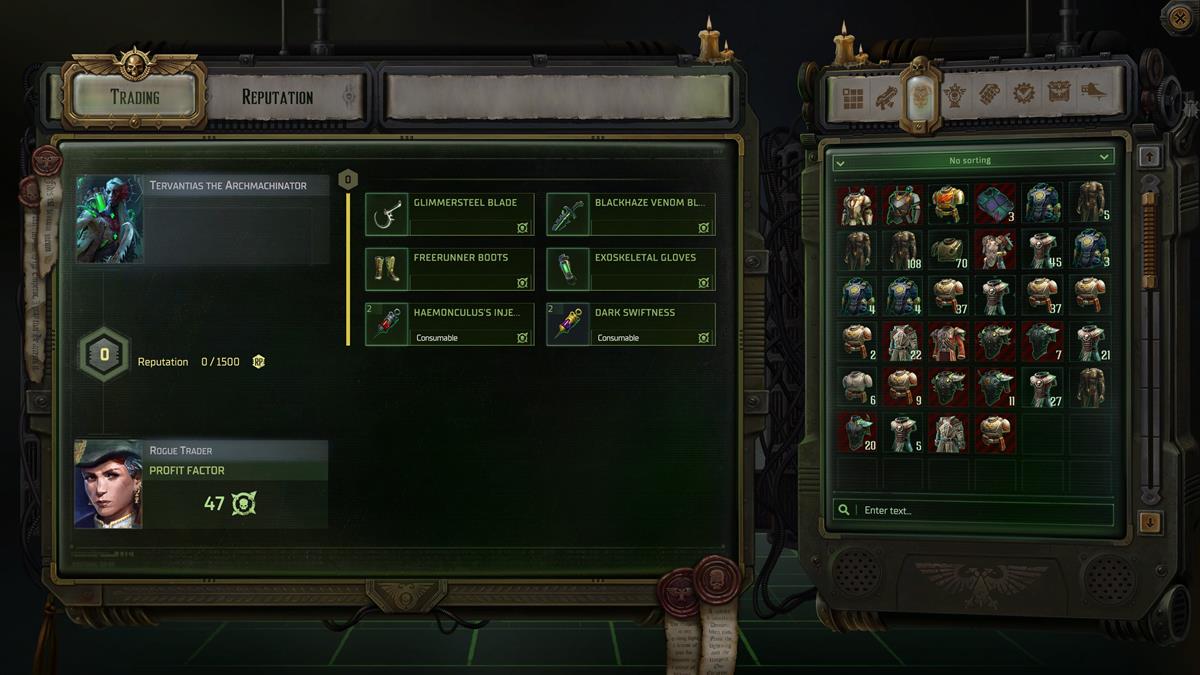Viewport: 1200px width, 675px height.
Task: Select the Glimmersteel Blade offer
Action: (450, 214)
